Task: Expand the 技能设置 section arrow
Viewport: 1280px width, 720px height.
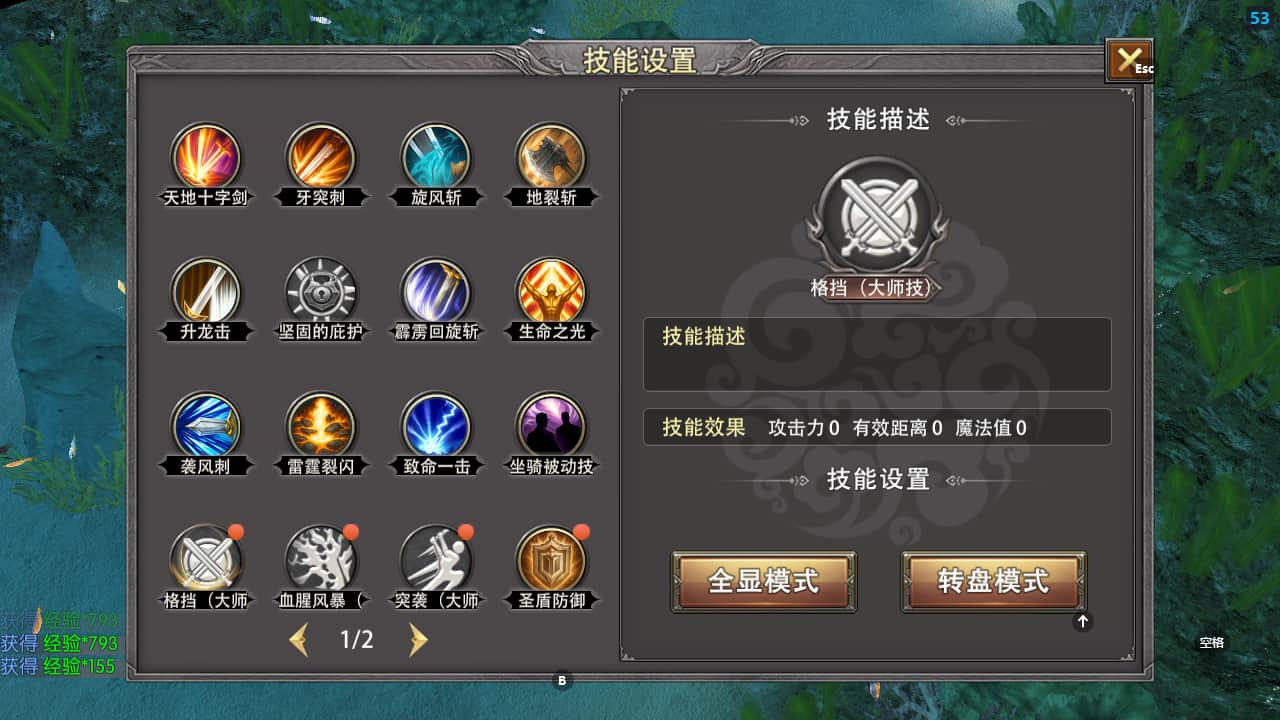Action: [1082, 621]
